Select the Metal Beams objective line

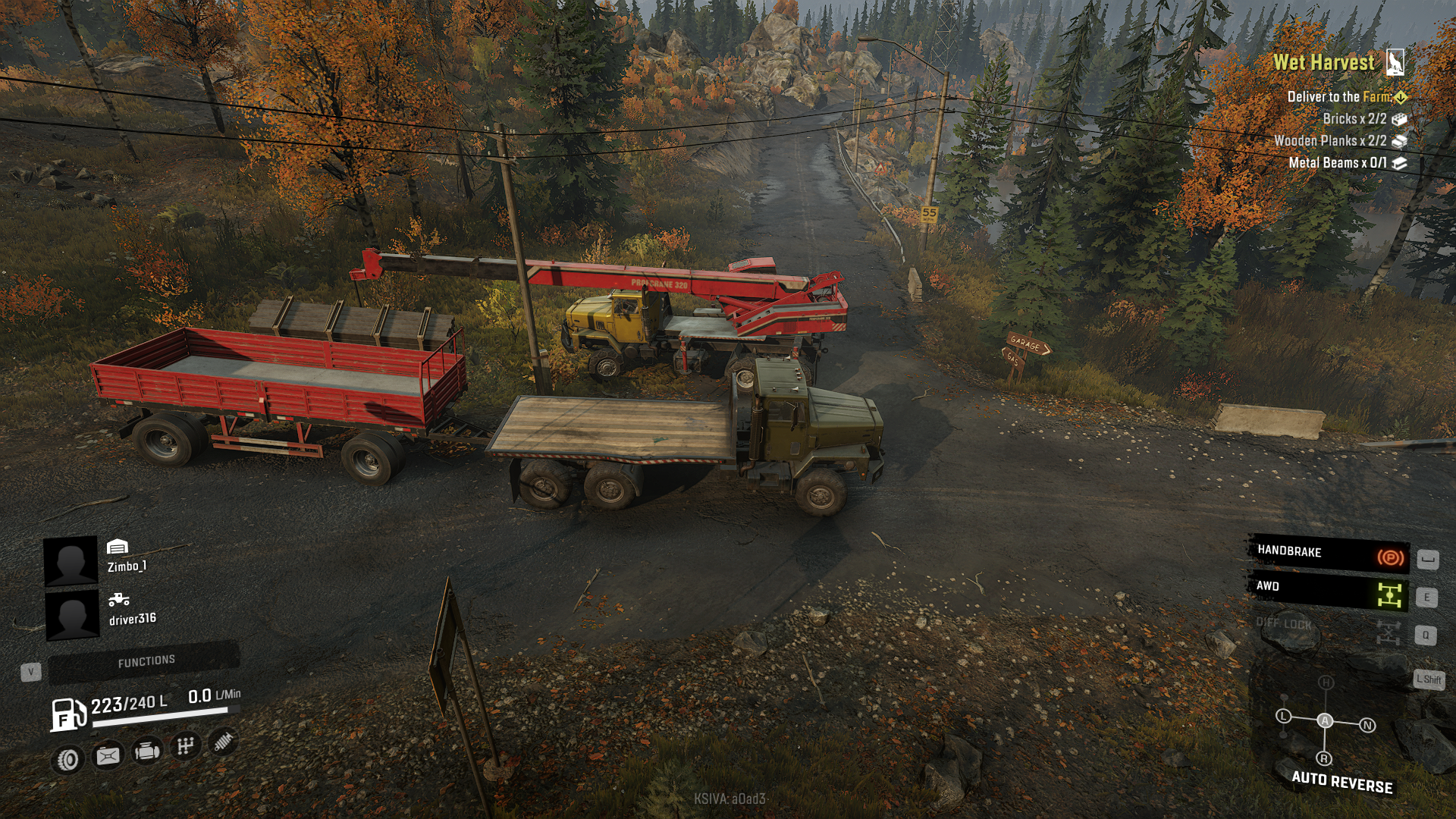(1338, 162)
